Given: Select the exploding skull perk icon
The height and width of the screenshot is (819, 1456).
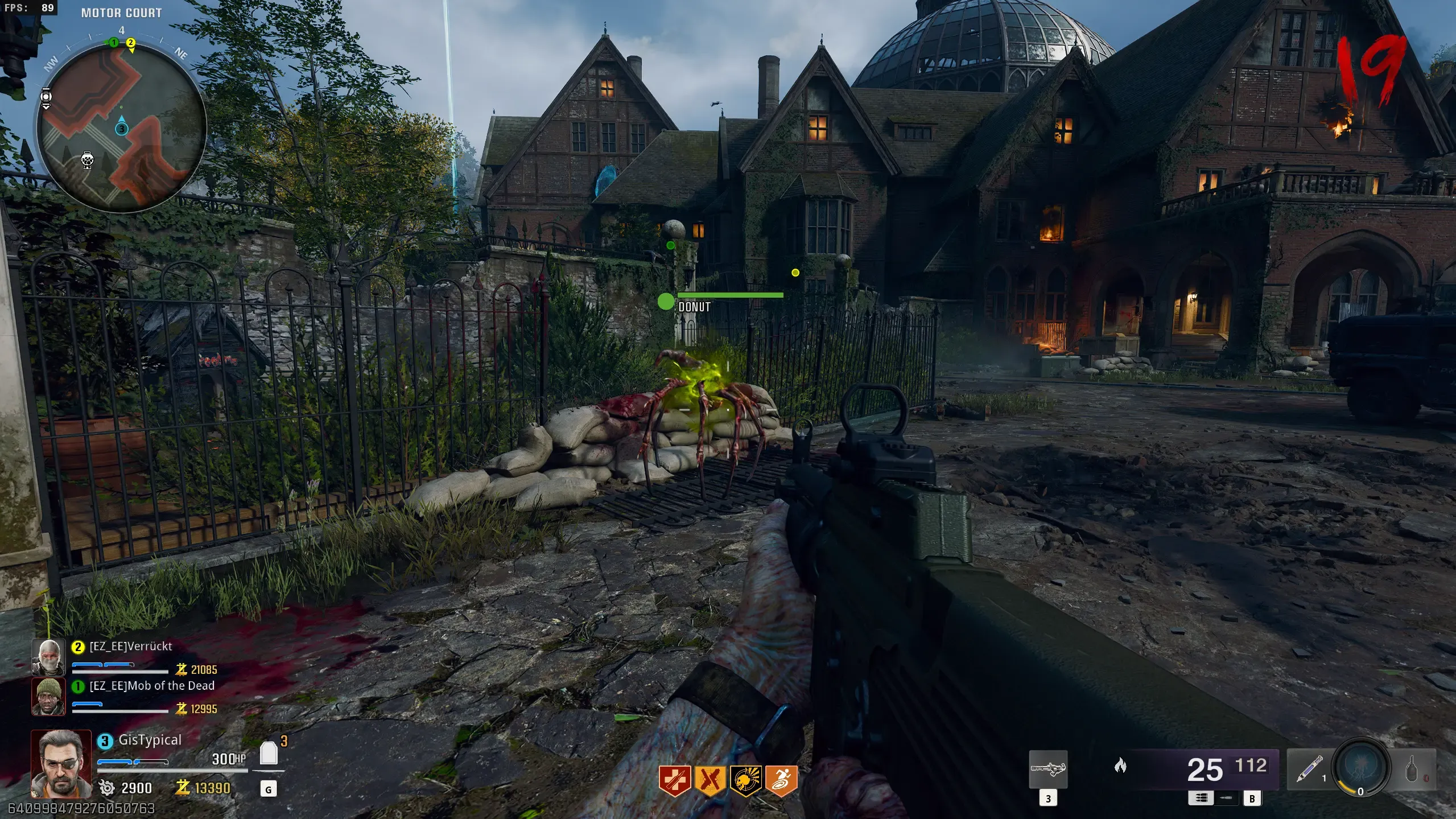Looking at the screenshot, I should coord(745,780).
